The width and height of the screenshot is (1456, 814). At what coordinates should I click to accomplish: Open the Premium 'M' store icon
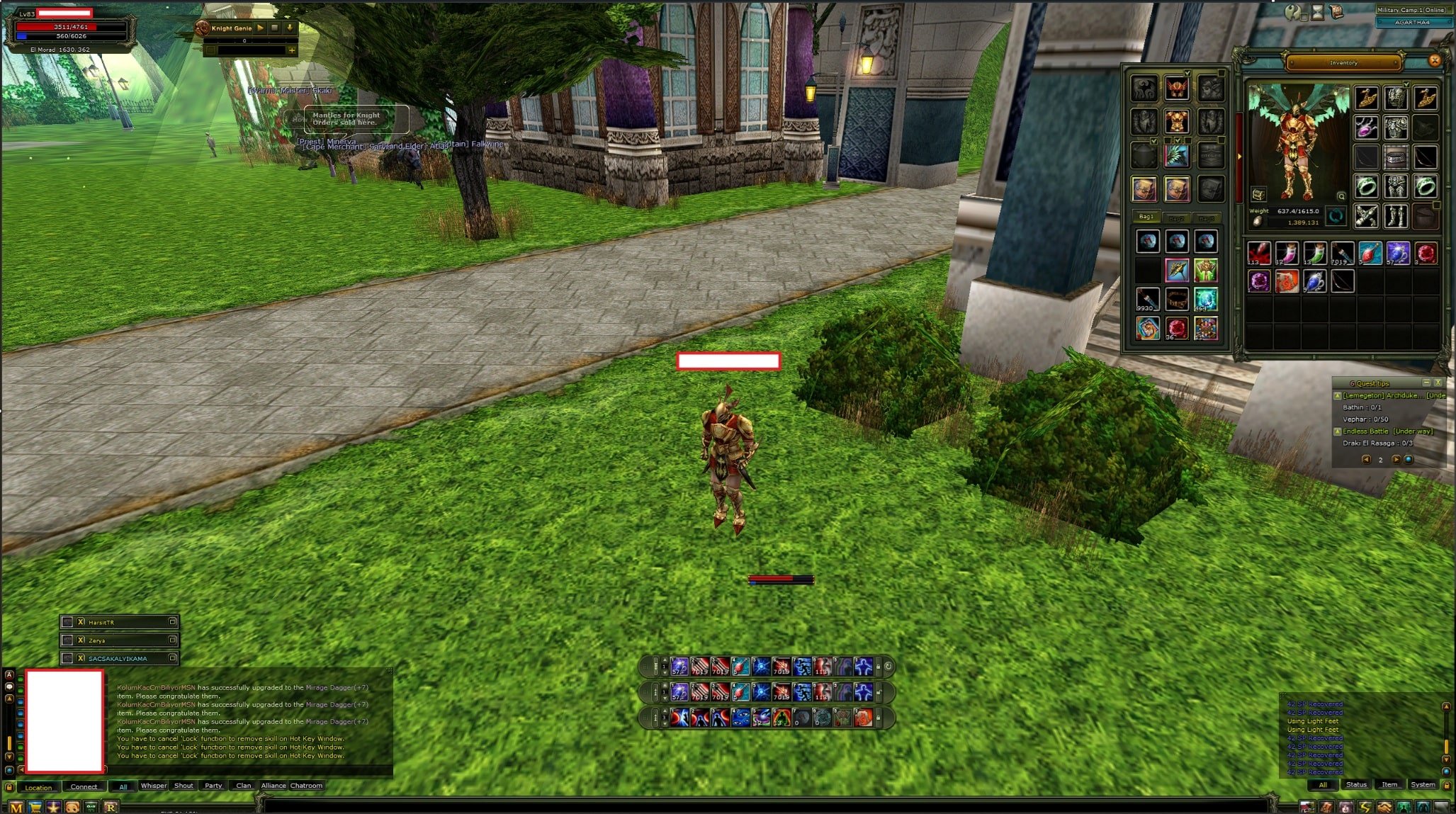[16, 806]
